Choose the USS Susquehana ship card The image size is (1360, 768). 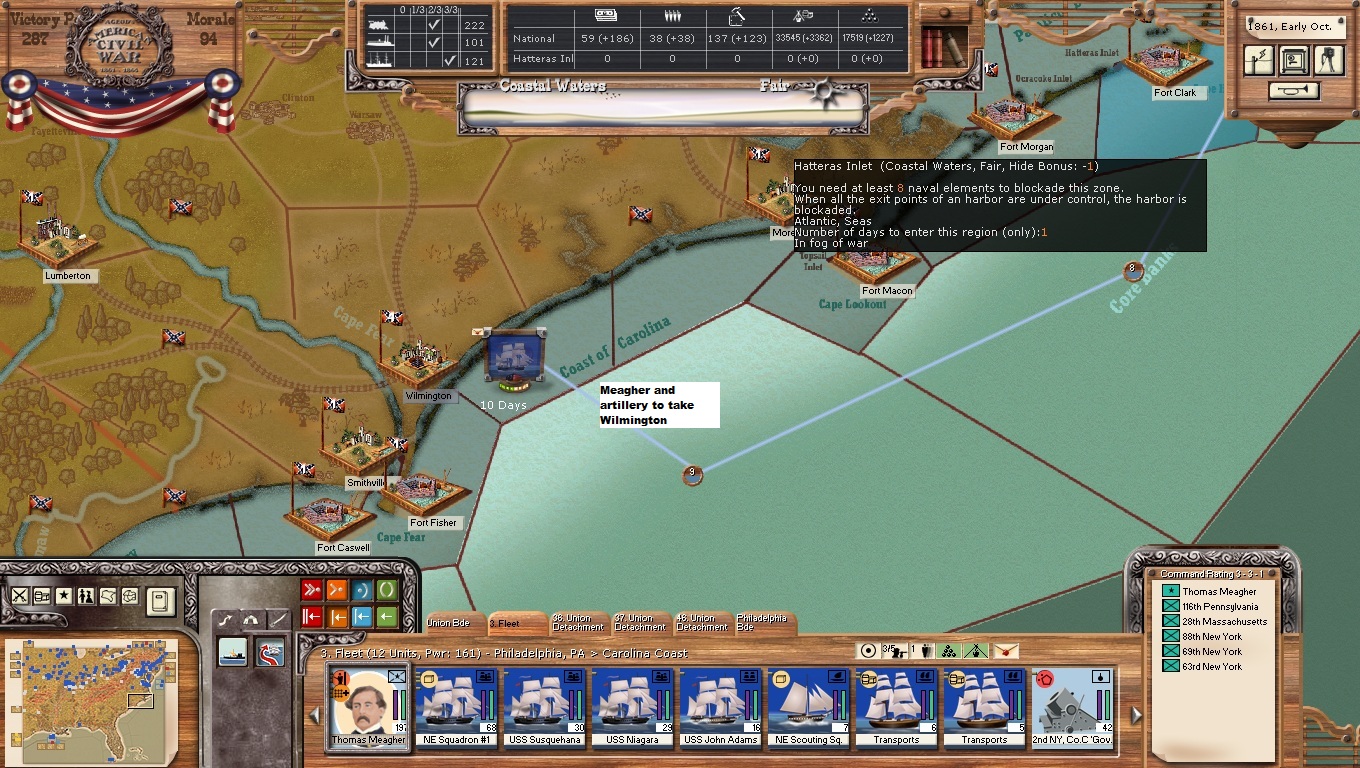(545, 706)
